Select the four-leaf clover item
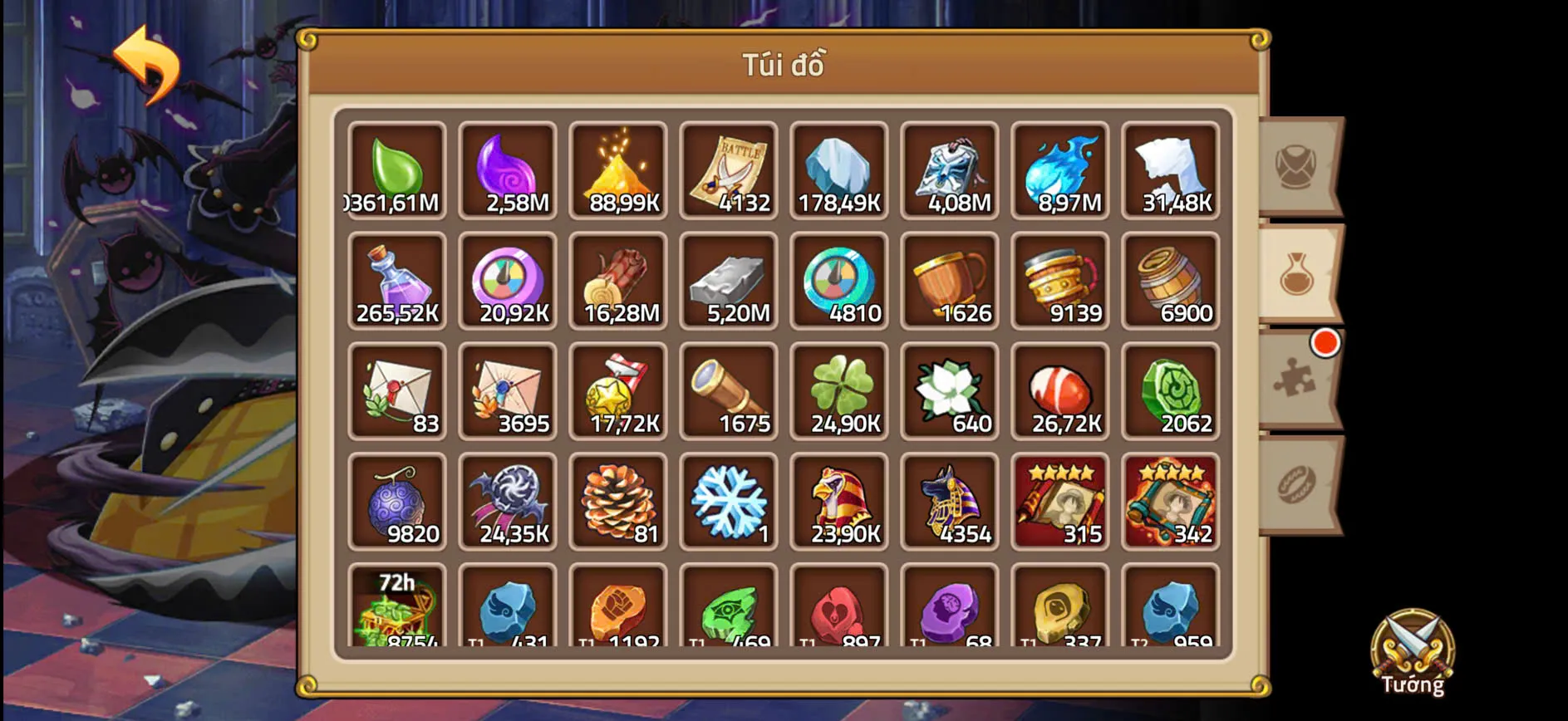The image size is (1568, 721). click(839, 390)
